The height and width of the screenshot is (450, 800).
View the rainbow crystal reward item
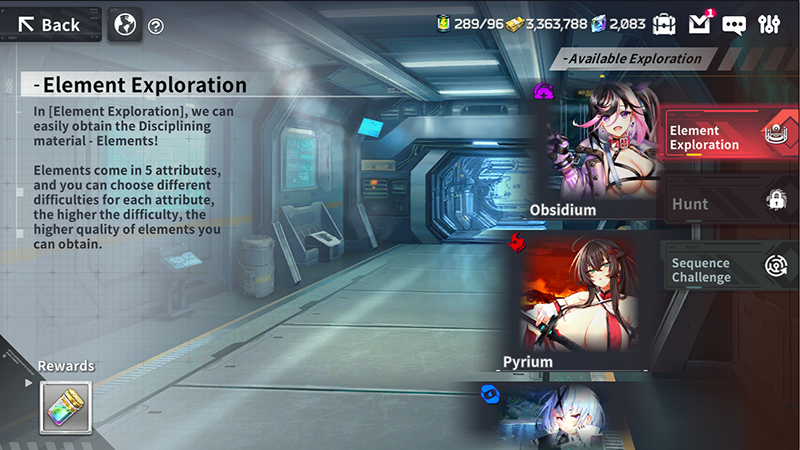click(x=66, y=407)
